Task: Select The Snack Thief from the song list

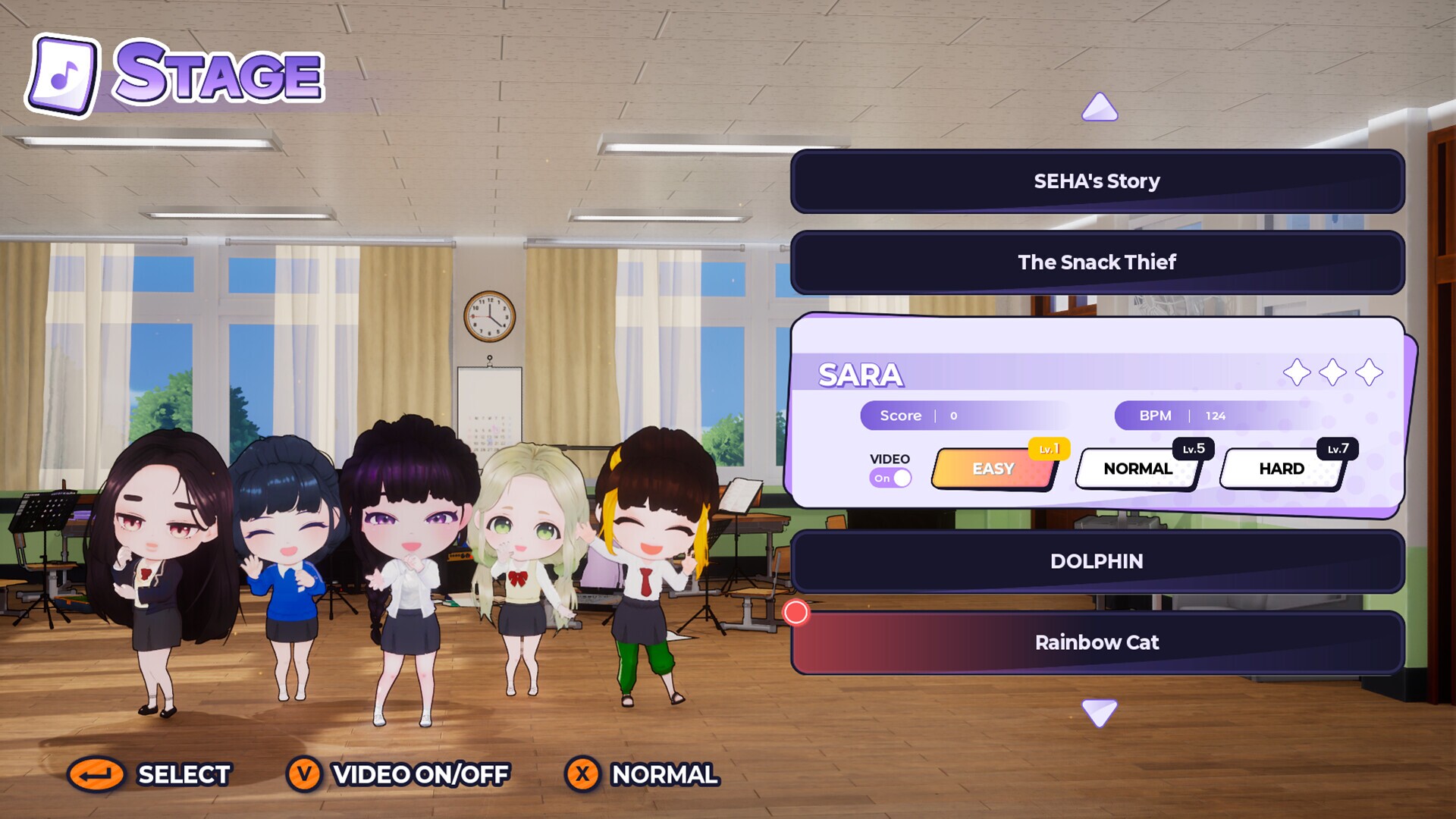Action: 1097,262
